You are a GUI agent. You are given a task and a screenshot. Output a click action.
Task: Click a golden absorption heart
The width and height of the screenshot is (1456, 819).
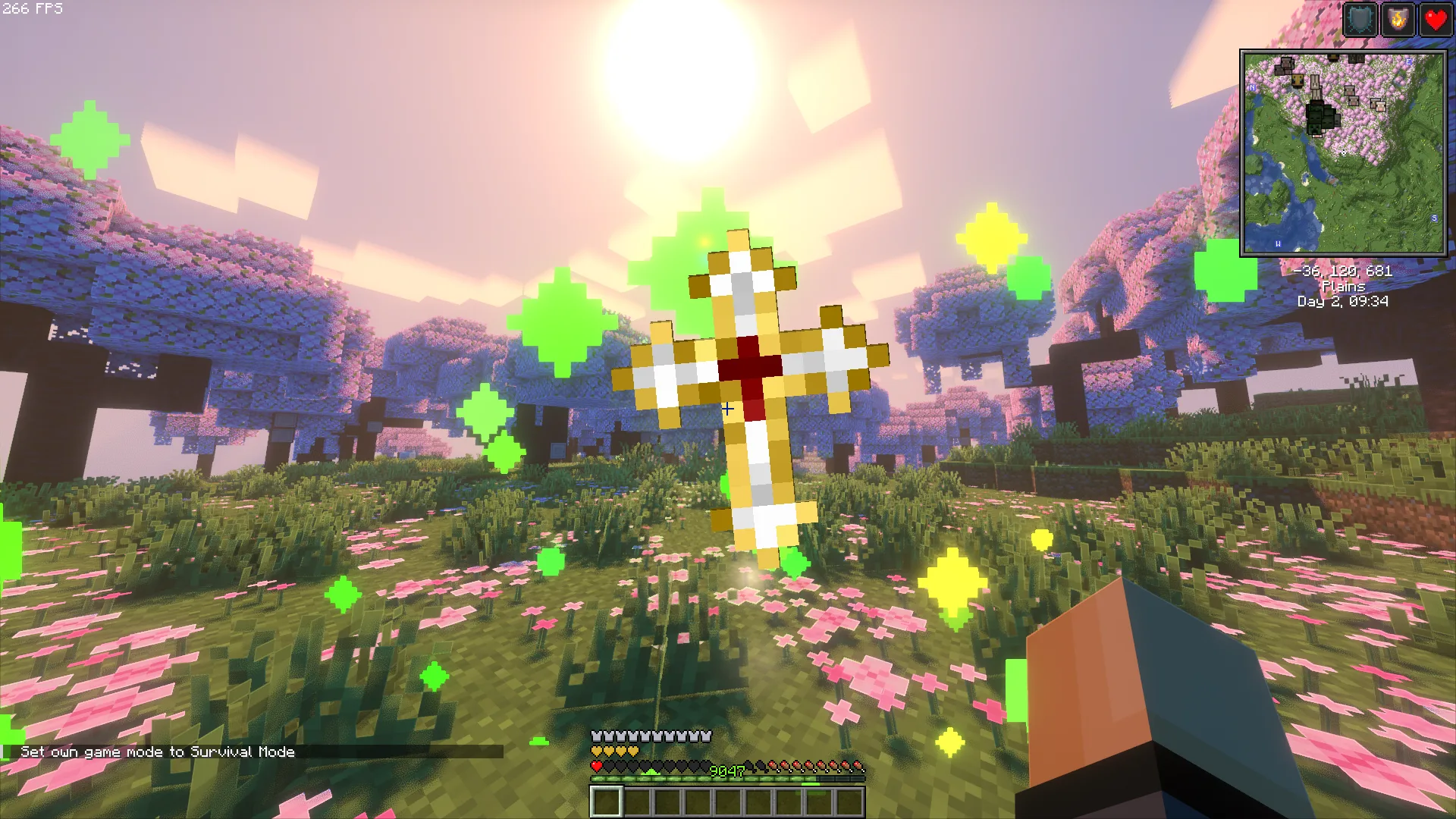[x=596, y=752]
